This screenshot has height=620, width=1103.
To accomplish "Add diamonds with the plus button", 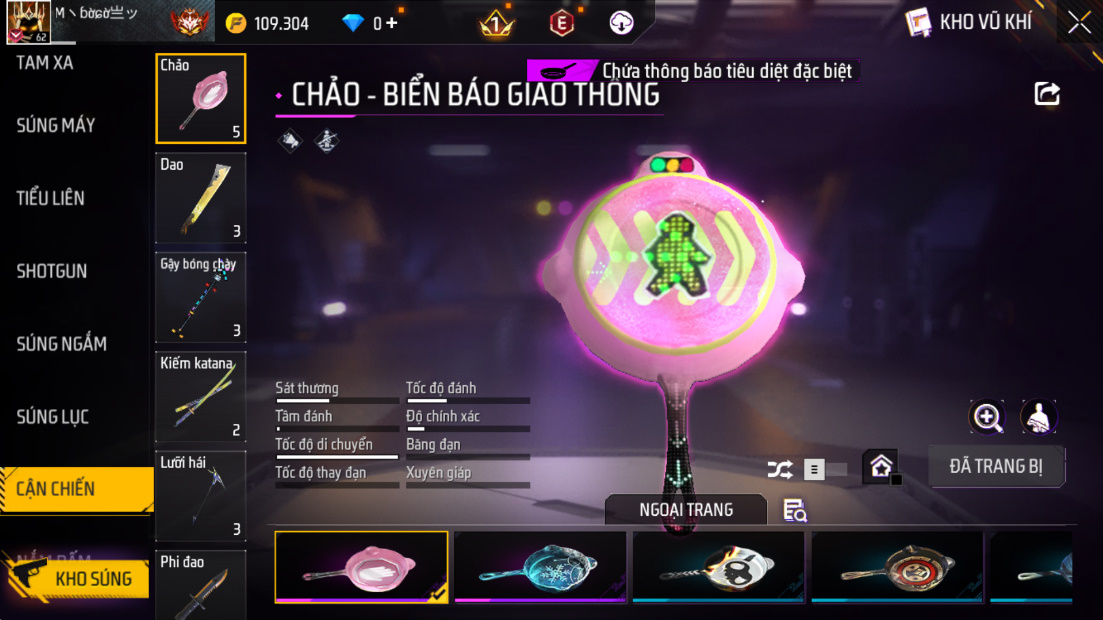I will (391, 23).
